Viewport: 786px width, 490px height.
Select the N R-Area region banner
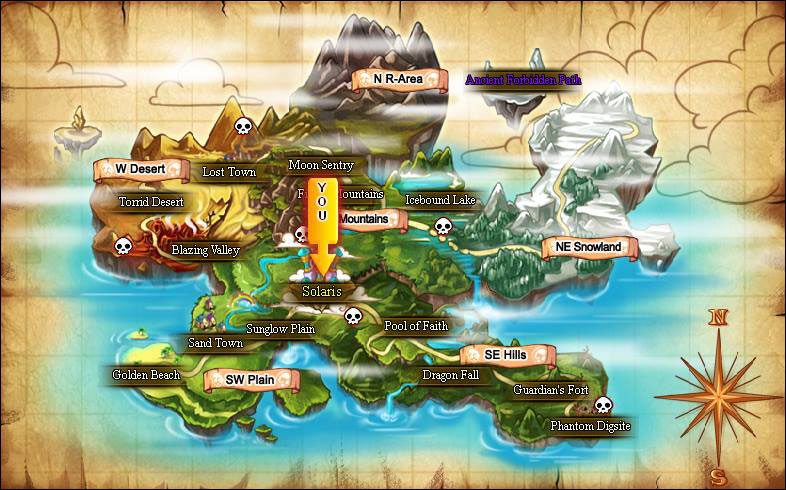[398, 78]
